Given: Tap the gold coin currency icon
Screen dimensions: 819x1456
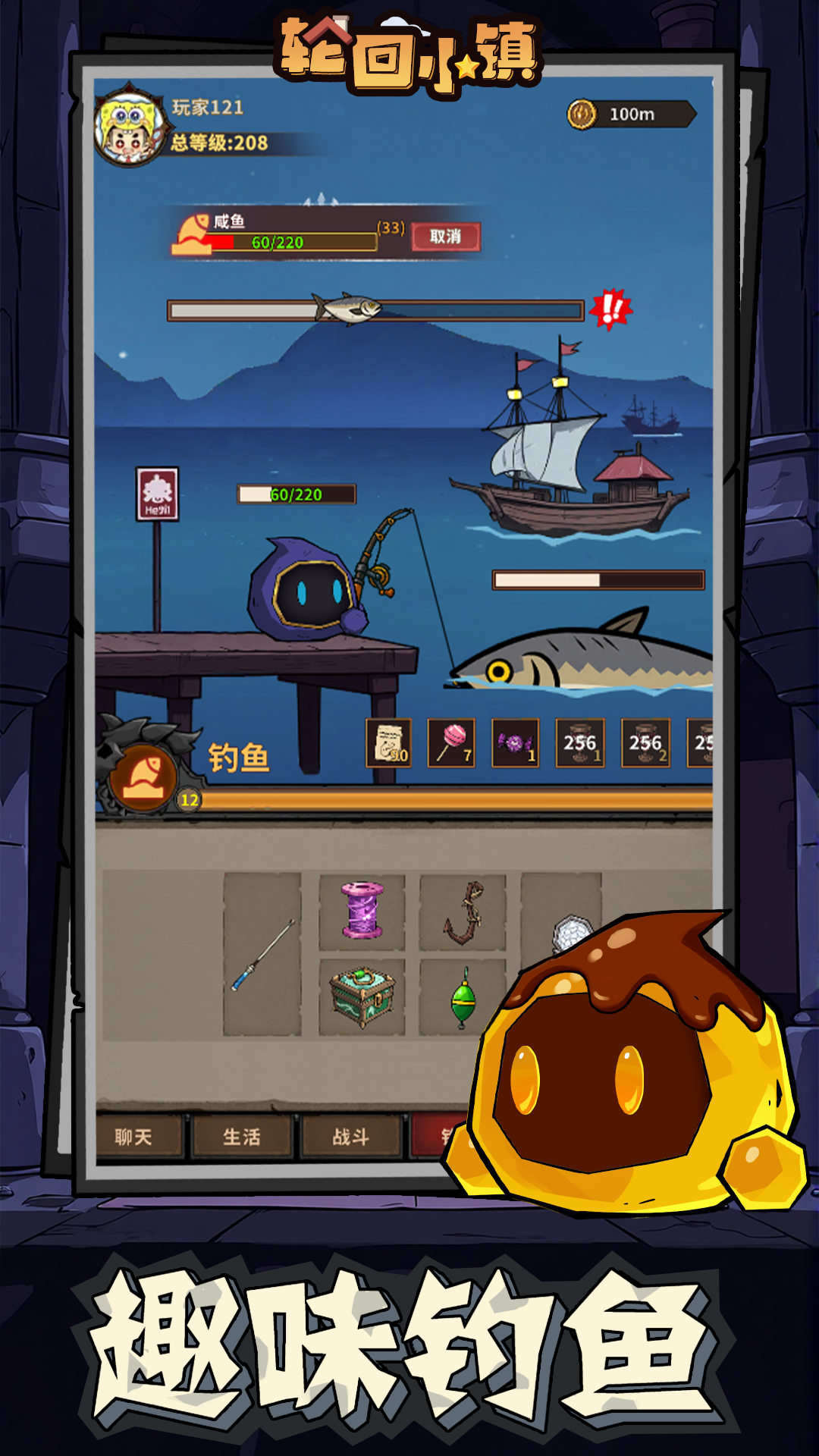Looking at the screenshot, I should [582, 115].
